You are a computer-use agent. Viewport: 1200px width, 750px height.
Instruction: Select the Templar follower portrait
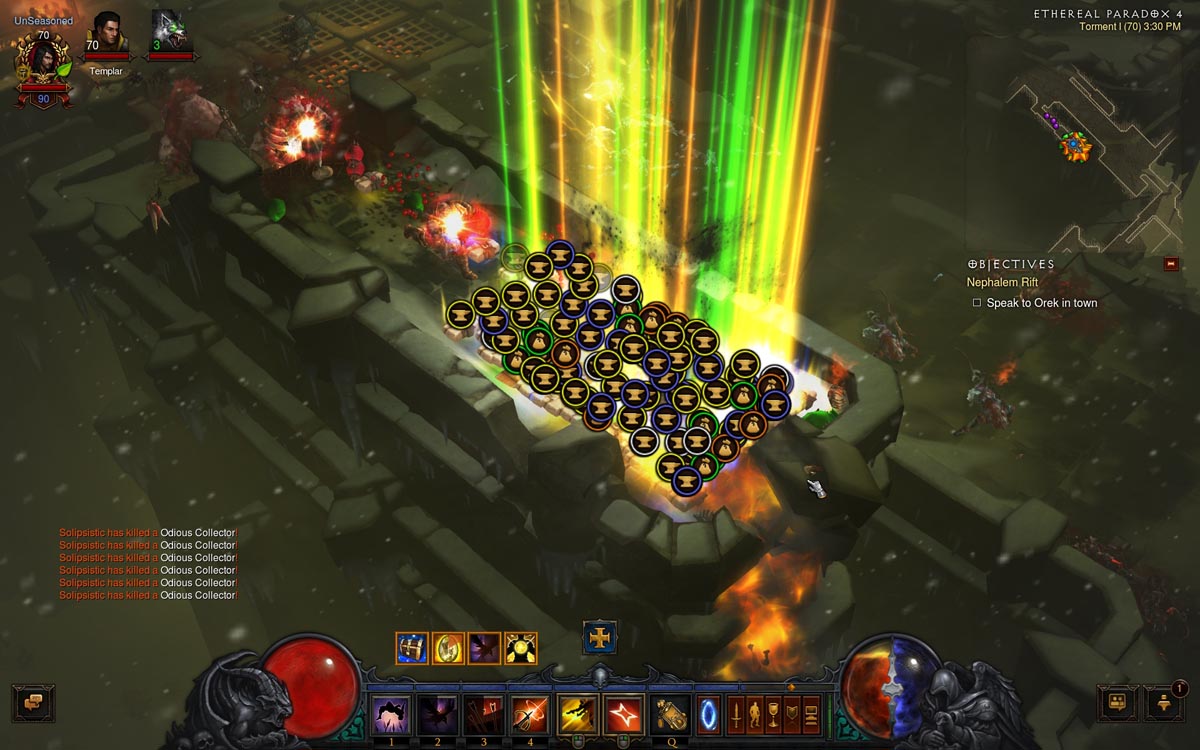pyautogui.click(x=107, y=34)
